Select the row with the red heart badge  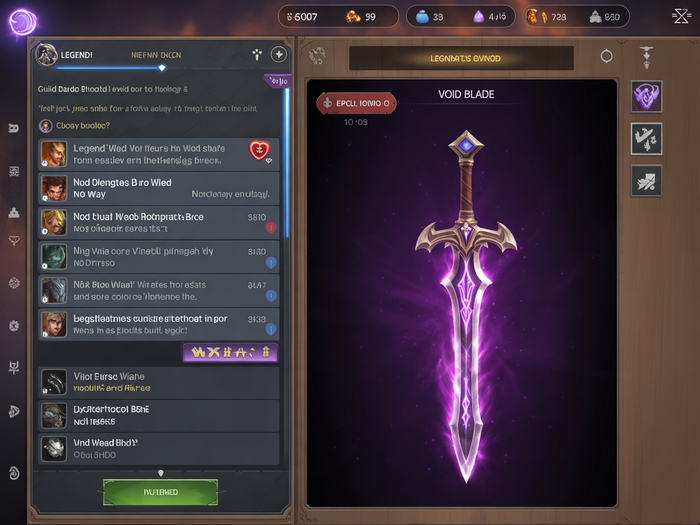[160, 154]
